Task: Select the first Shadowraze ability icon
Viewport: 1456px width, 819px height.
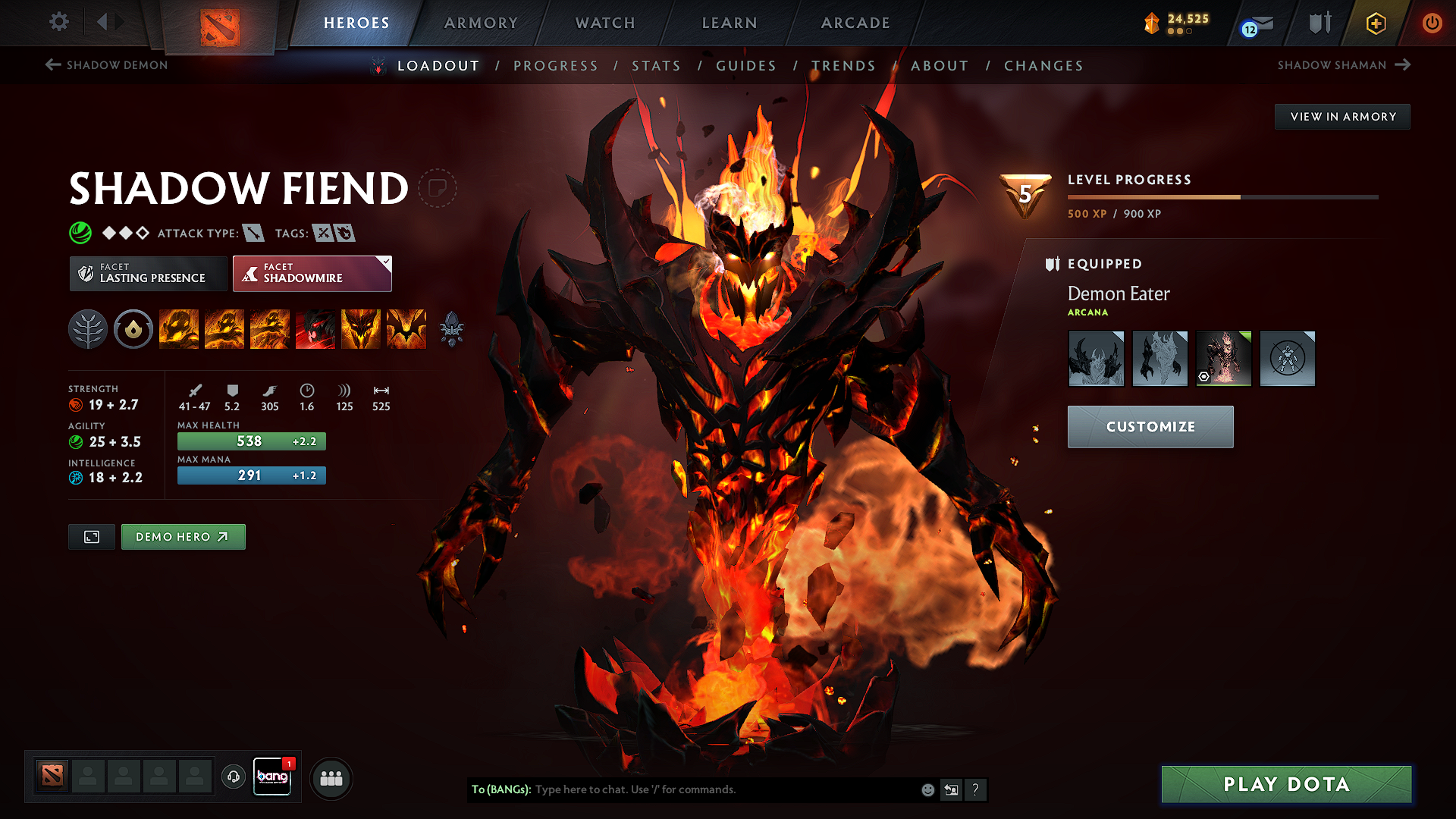Action: (x=179, y=329)
